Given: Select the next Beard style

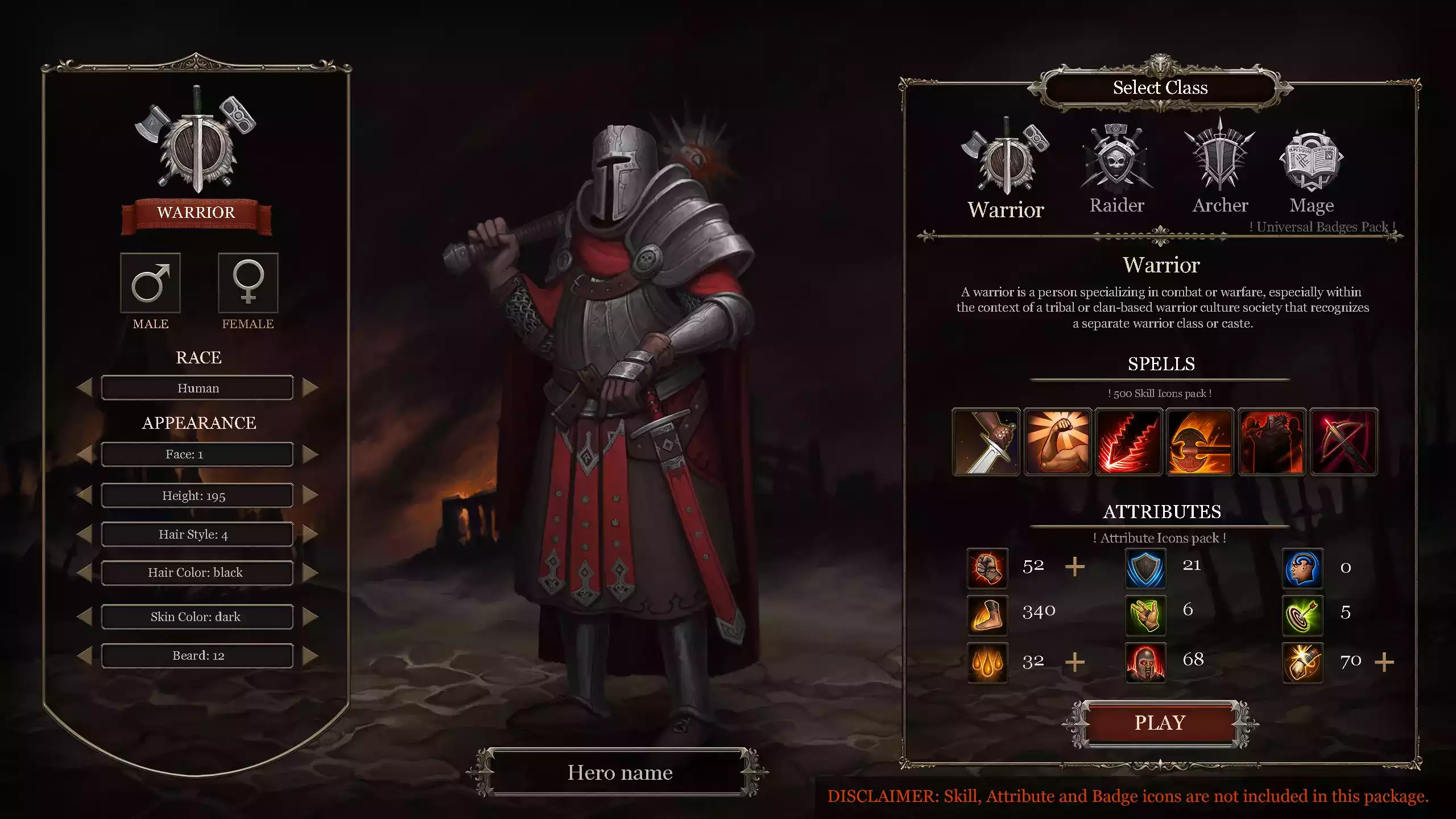Looking at the screenshot, I should (310, 656).
